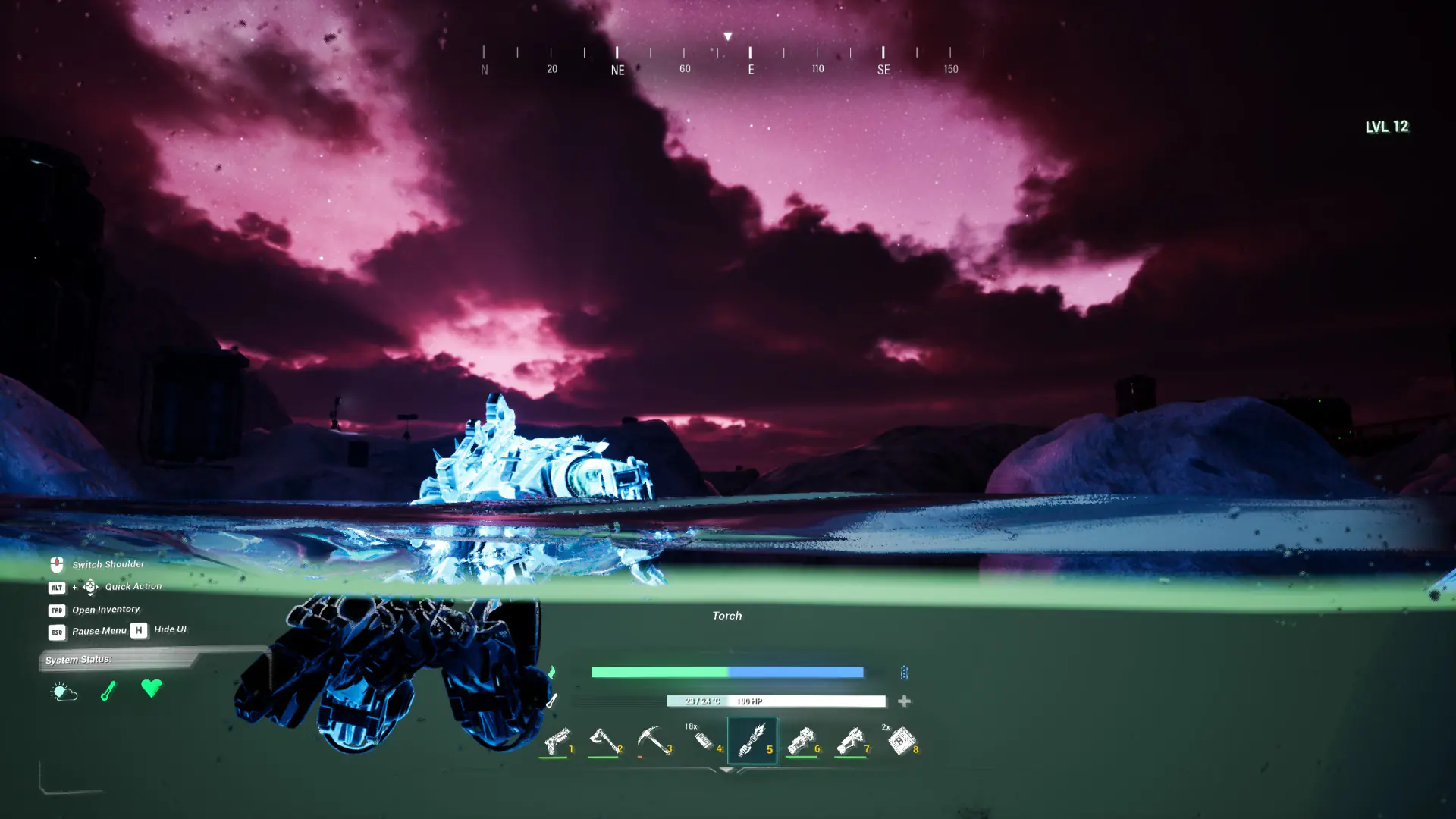Equip the axe from hotbar slot 2
The width and height of the screenshot is (1456, 819).
pyautogui.click(x=604, y=740)
